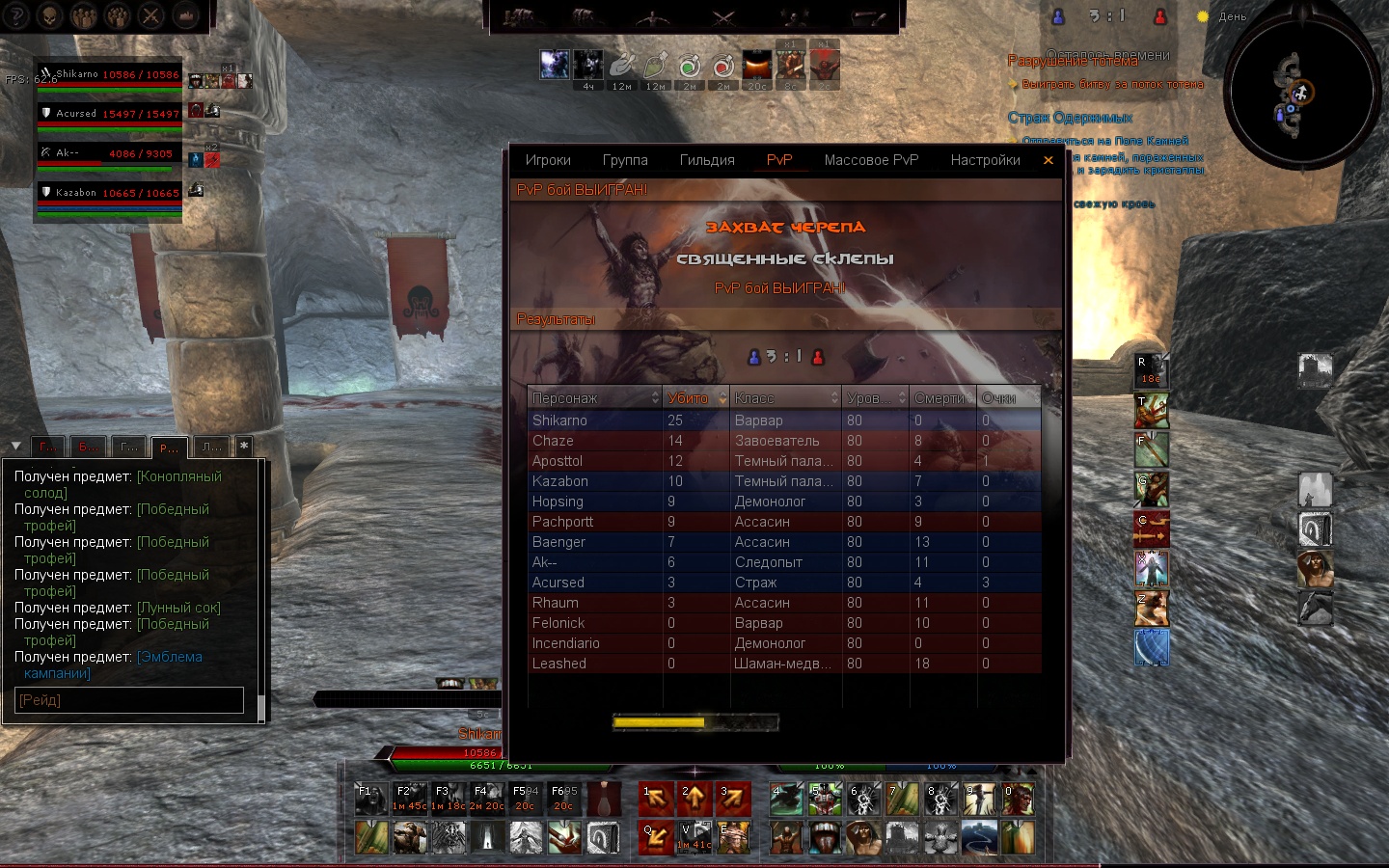Viewport: 1389px width, 868px height.
Task: Open the Настройки tab
Action: [x=985, y=160]
